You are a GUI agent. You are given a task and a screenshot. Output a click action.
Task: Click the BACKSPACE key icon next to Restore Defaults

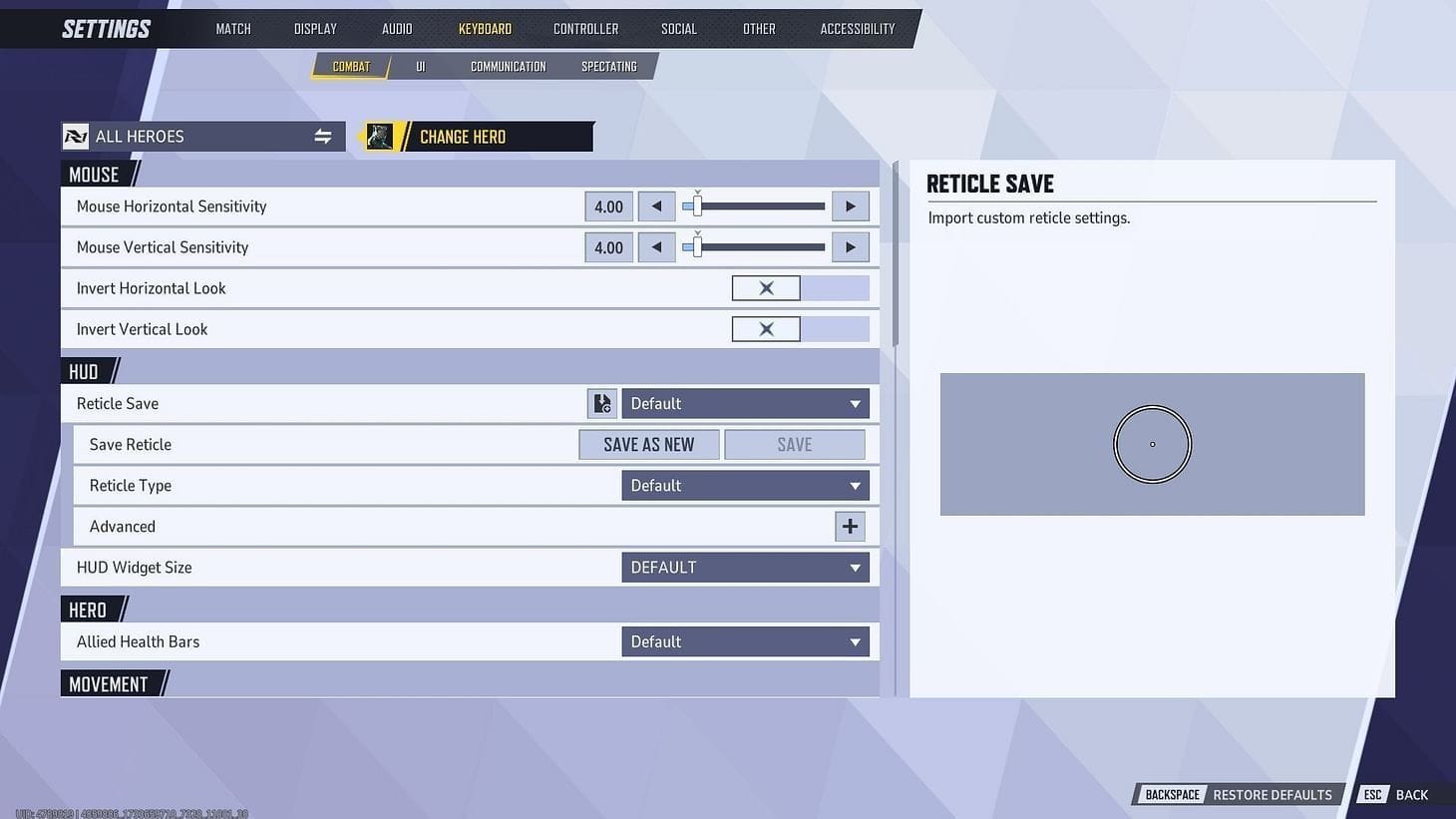(x=1171, y=794)
